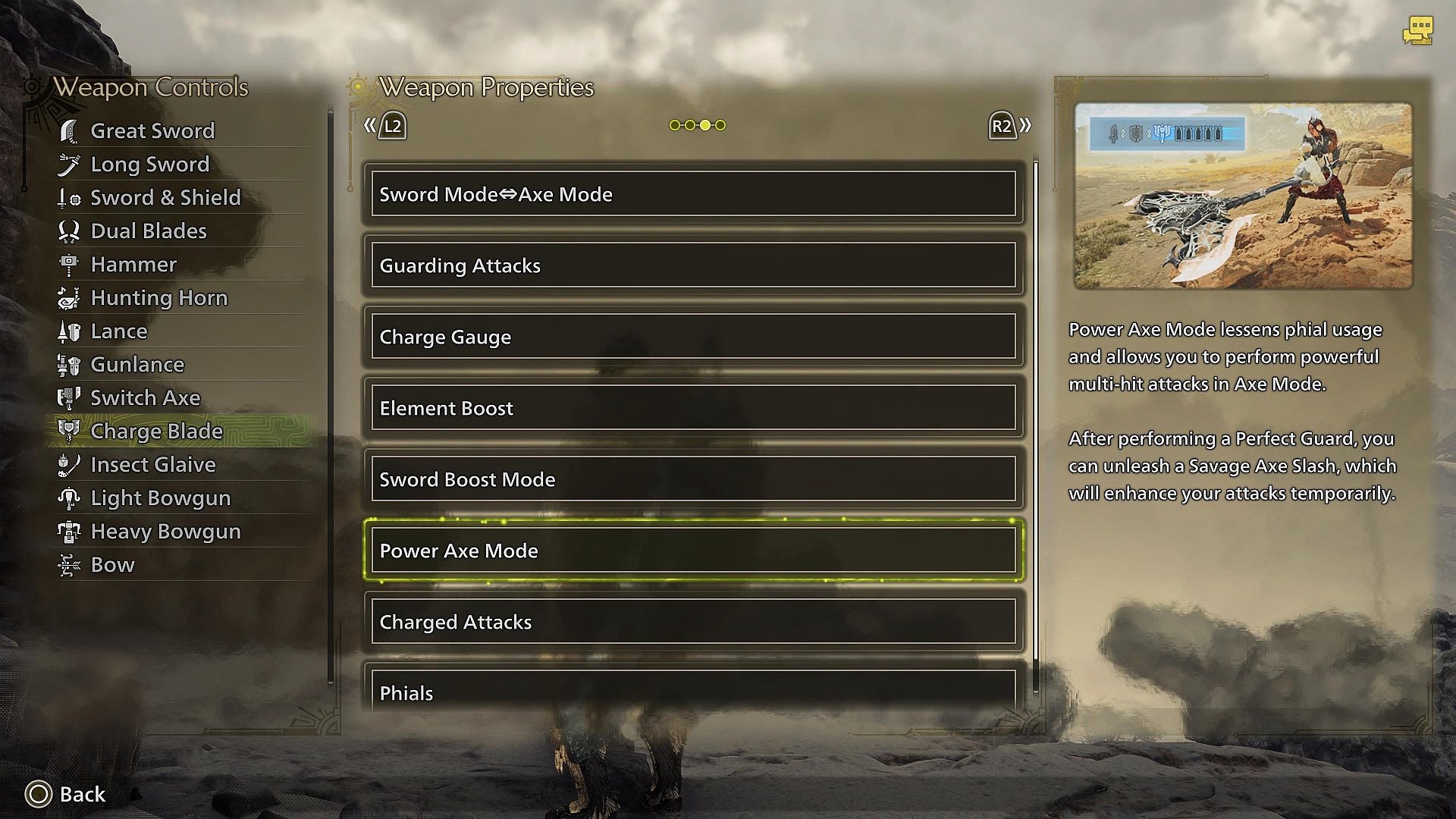Select the Long Sword weapon icon
Image resolution: width=1456 pixels, height=819 pixels.
coord(71,164)
